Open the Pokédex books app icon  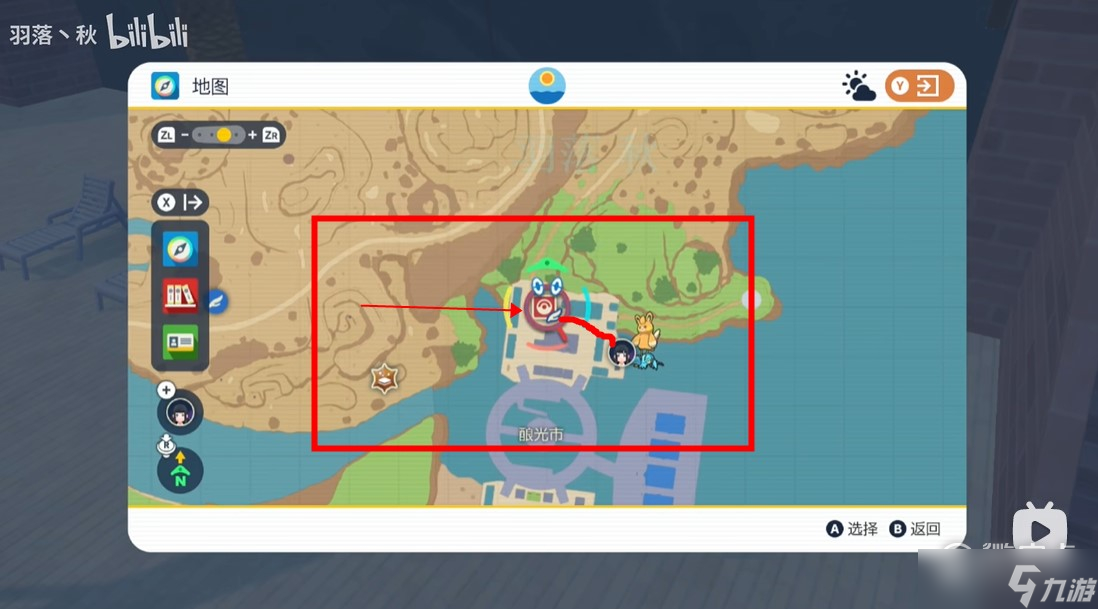point(180,296)
